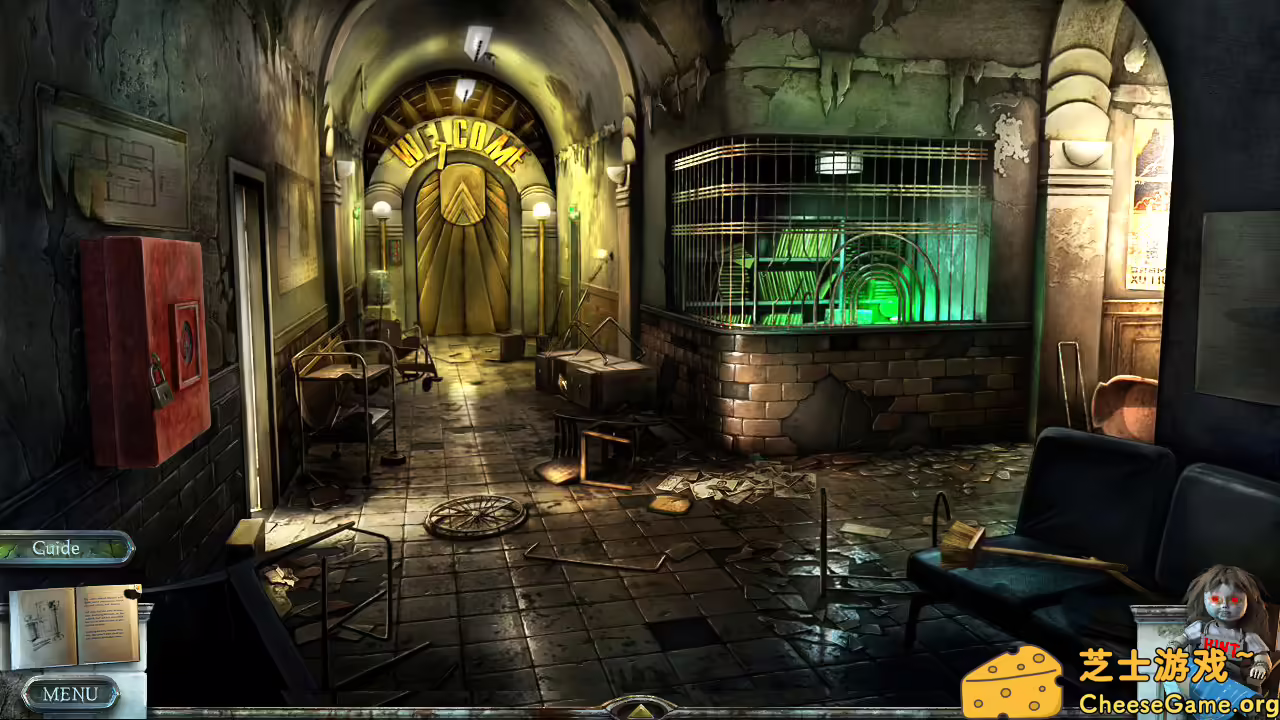Open the journal book above the MENU button
Screen dimensions: 1280x720
(x=70, y=625)
